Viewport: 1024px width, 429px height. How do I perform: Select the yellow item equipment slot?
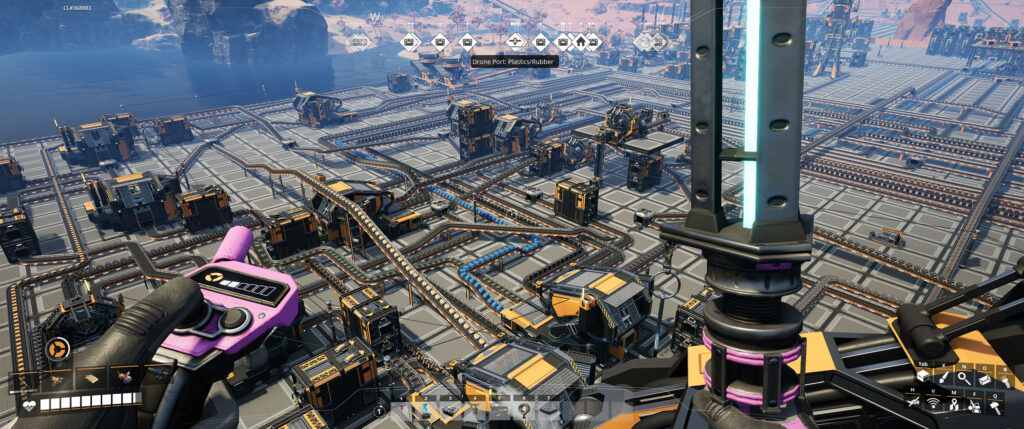(90, 378)
